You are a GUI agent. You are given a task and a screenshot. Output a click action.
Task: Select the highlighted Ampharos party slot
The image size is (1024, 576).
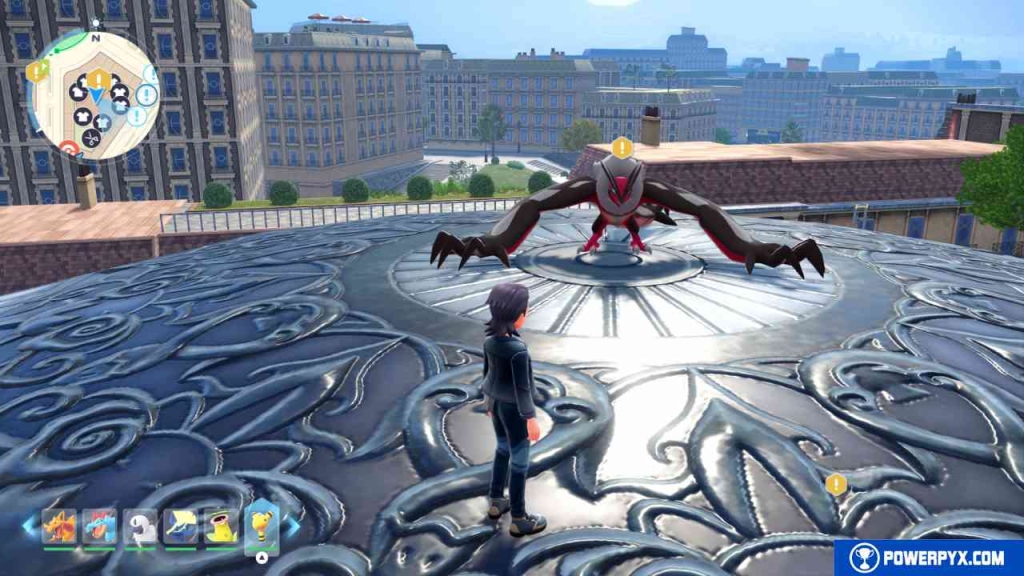[261, 524]
